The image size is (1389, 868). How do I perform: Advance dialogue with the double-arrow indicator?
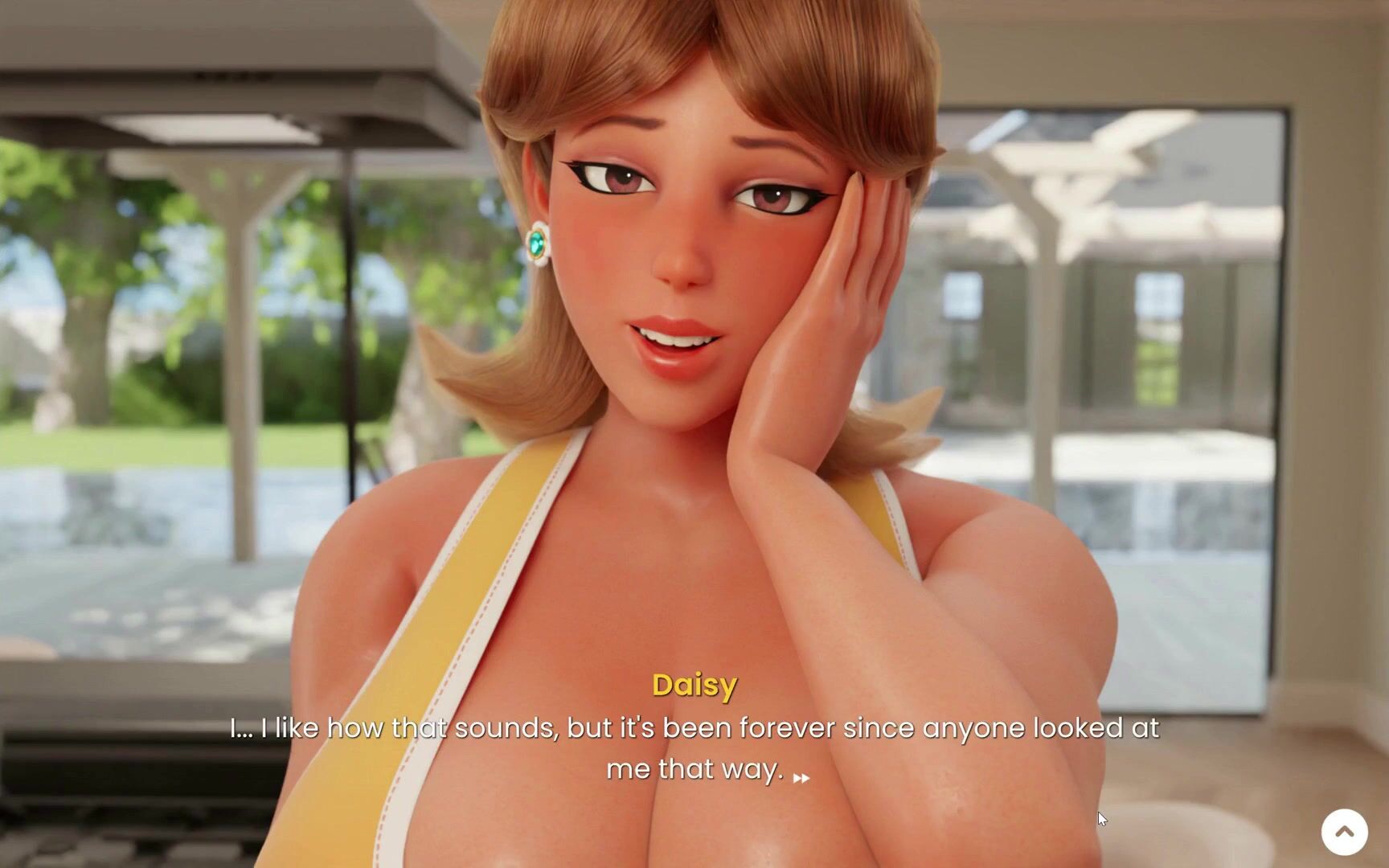(x=801, y=778)
